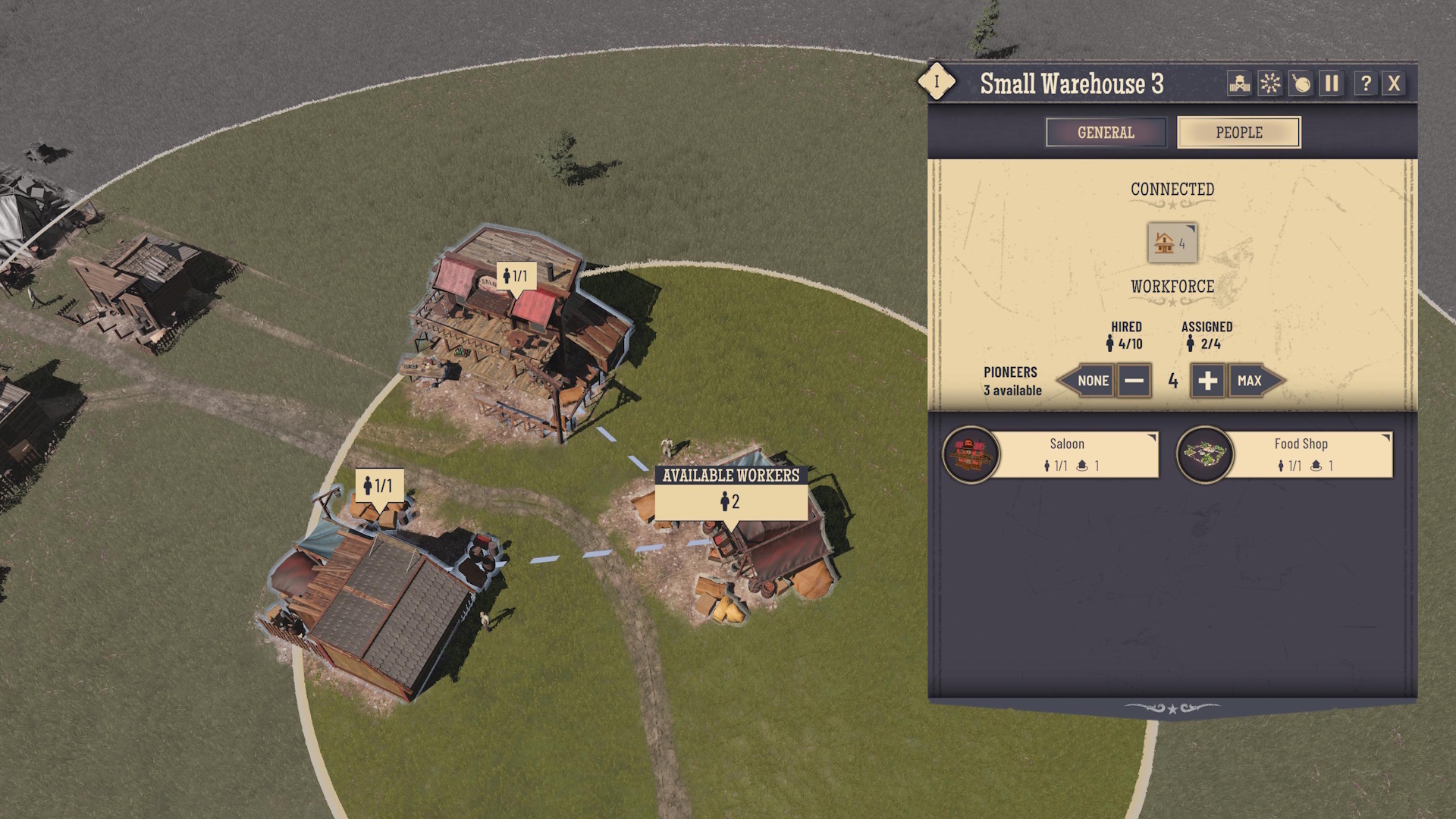The image size is (1456, 819).
Task: Pause the warehouse with the pause icon
Action: tap(1332, 83)
